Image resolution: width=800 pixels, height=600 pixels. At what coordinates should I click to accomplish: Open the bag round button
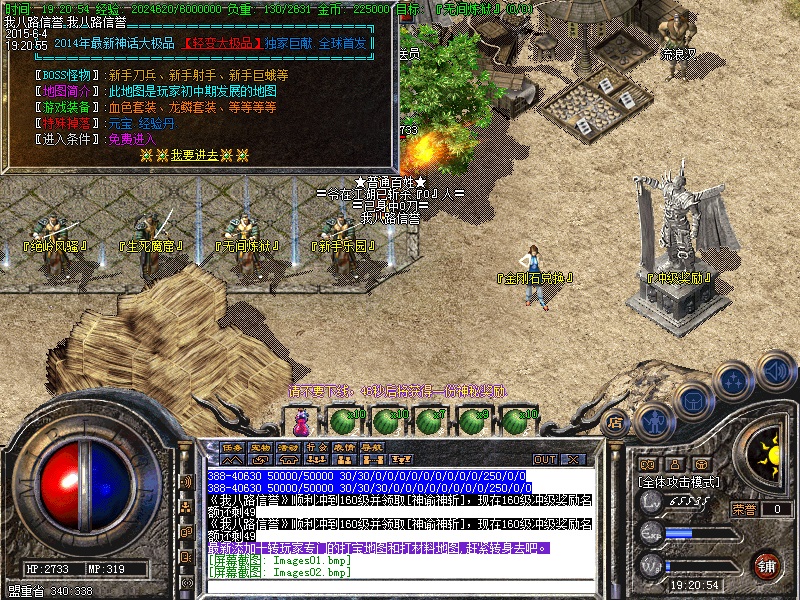pos(693,400)
